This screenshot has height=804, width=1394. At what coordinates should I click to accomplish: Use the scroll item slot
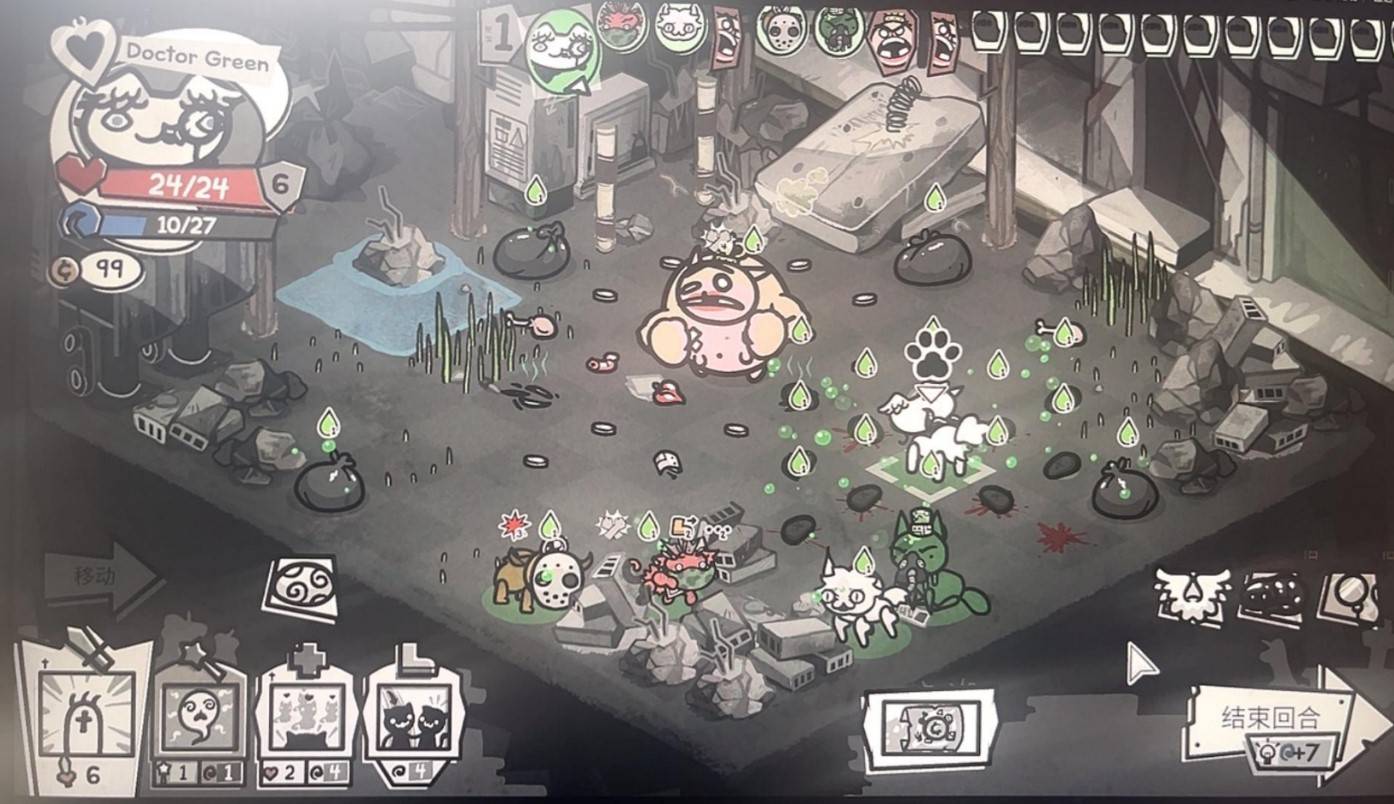pos(930,729)
